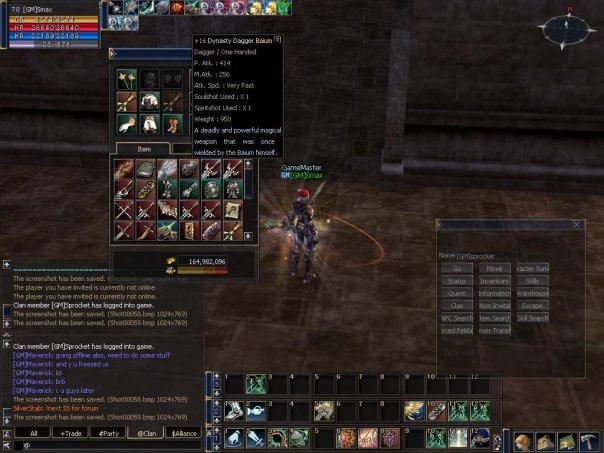
Task: Switch to the +Trade chat tab
Action: tap(72, 433)
